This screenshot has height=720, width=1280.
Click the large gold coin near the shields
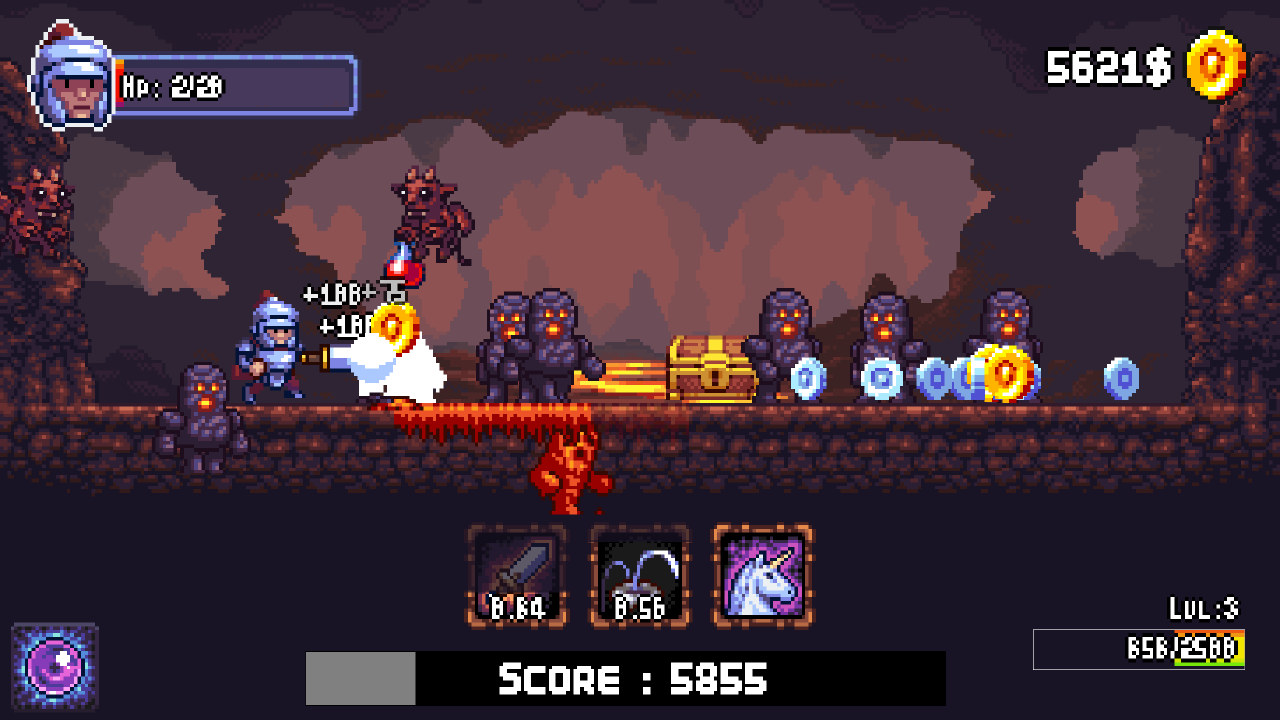click(1003, 377)
